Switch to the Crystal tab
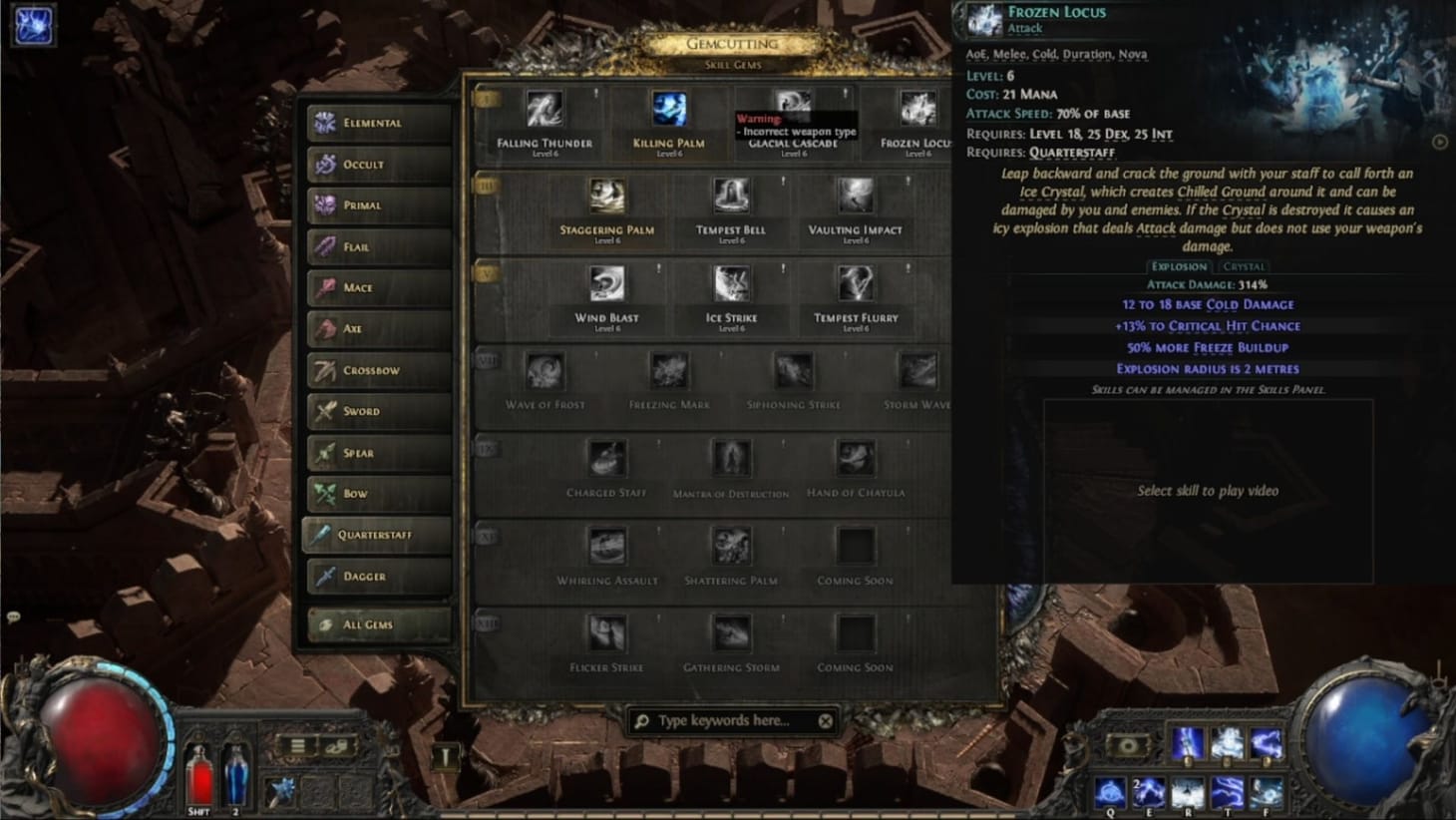 coord(1244,266)
